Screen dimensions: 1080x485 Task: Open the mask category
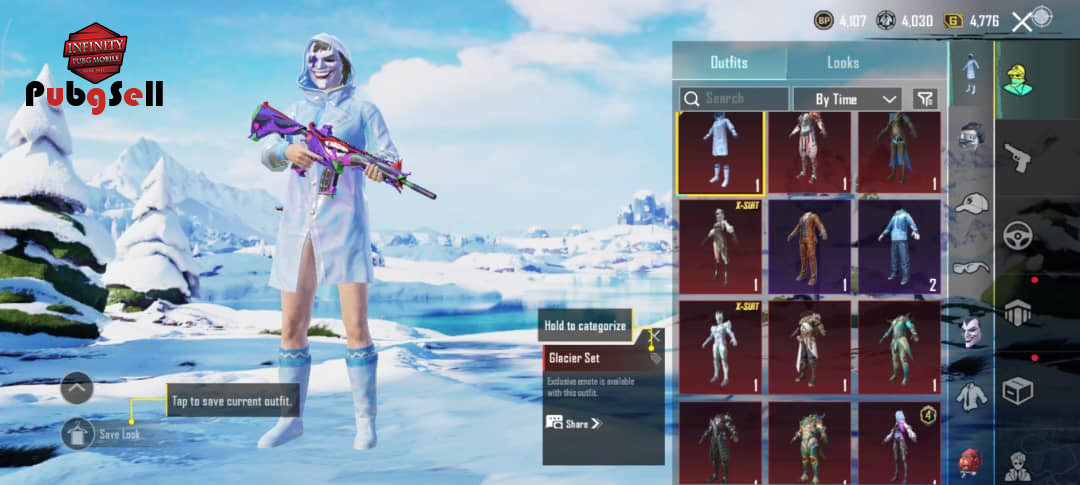tap(971, 331)
